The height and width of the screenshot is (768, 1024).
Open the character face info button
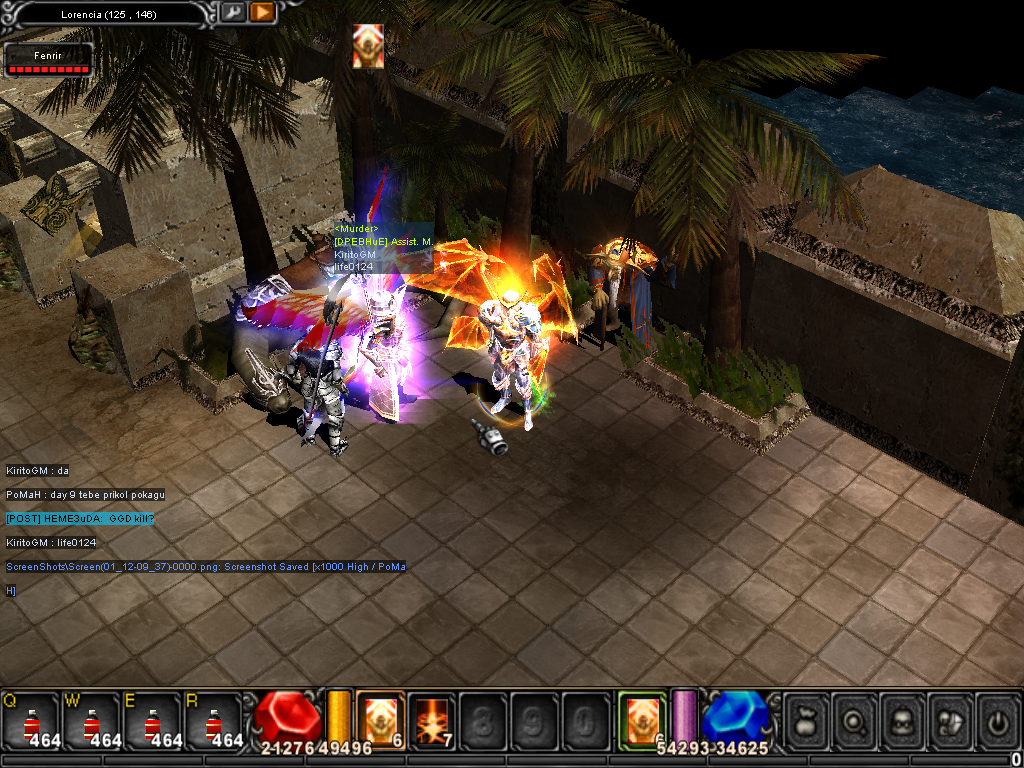(x=904, y=720)
